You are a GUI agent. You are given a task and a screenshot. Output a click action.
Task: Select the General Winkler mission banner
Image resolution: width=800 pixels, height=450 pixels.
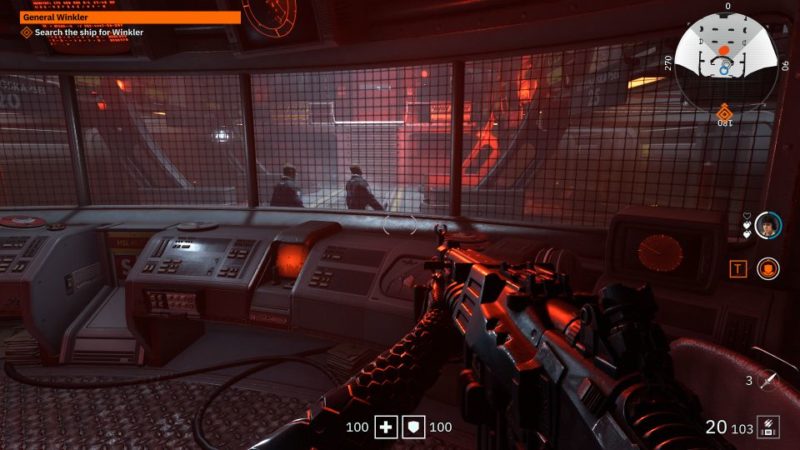click(x=130, y=17)
